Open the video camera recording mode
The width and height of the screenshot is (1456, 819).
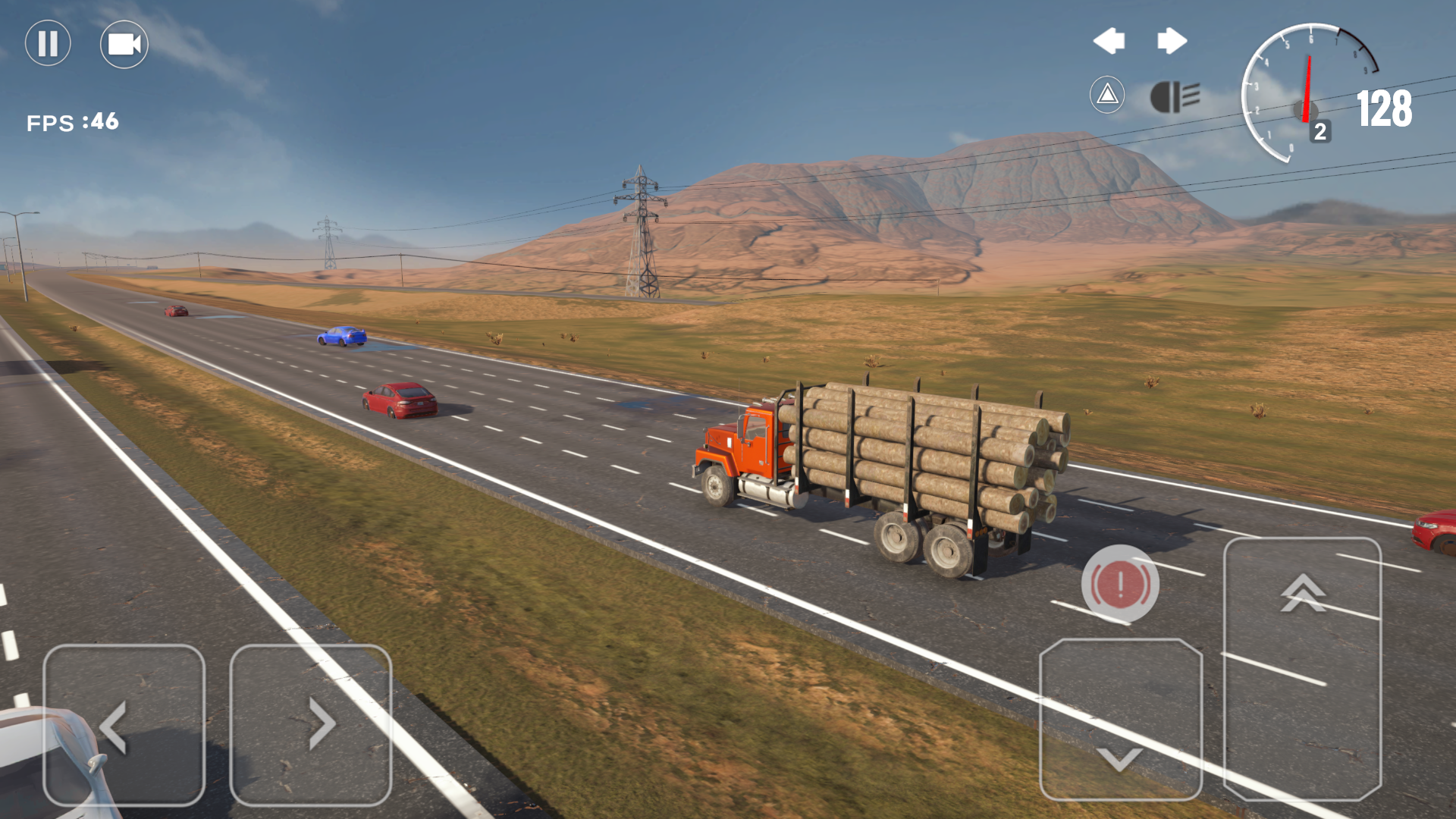[124, 44]
